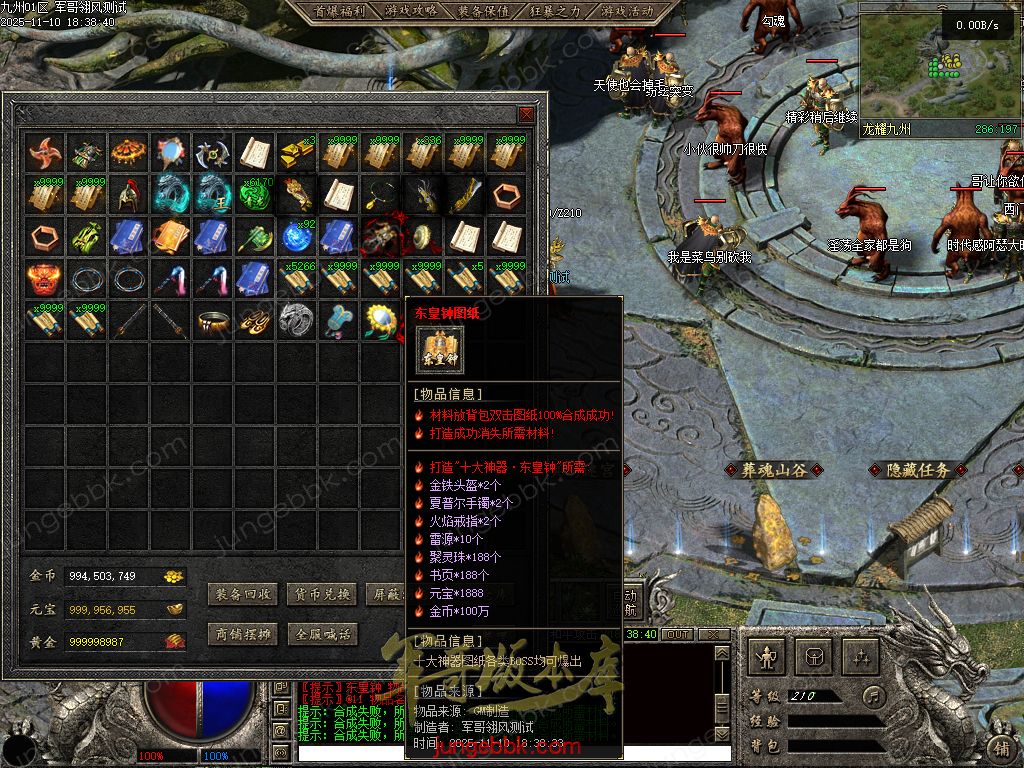The image size is (1024, 768).
Task: Open the 游戏攻略 game guide menu
Action: [x=410, y=11]
